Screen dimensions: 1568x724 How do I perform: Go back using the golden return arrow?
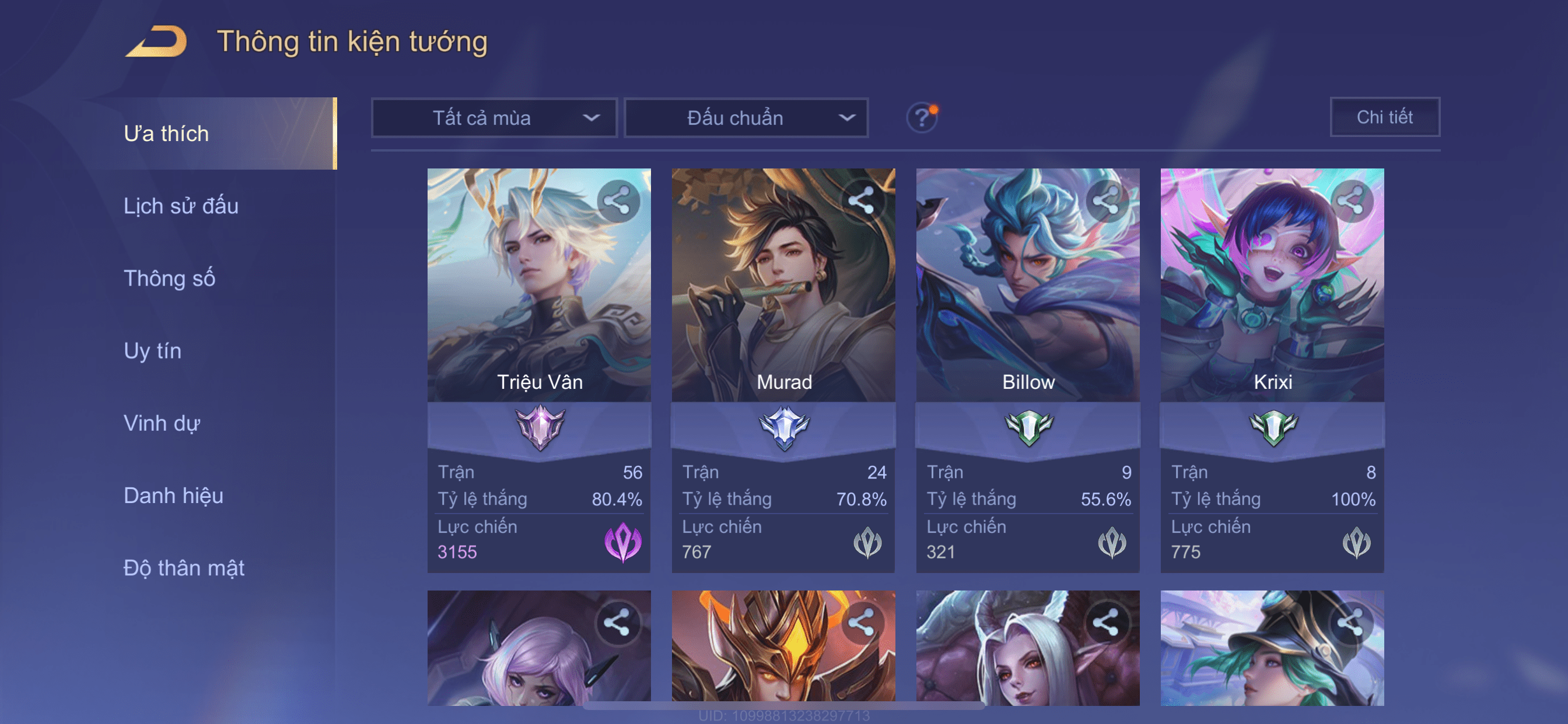coord(156,42)
